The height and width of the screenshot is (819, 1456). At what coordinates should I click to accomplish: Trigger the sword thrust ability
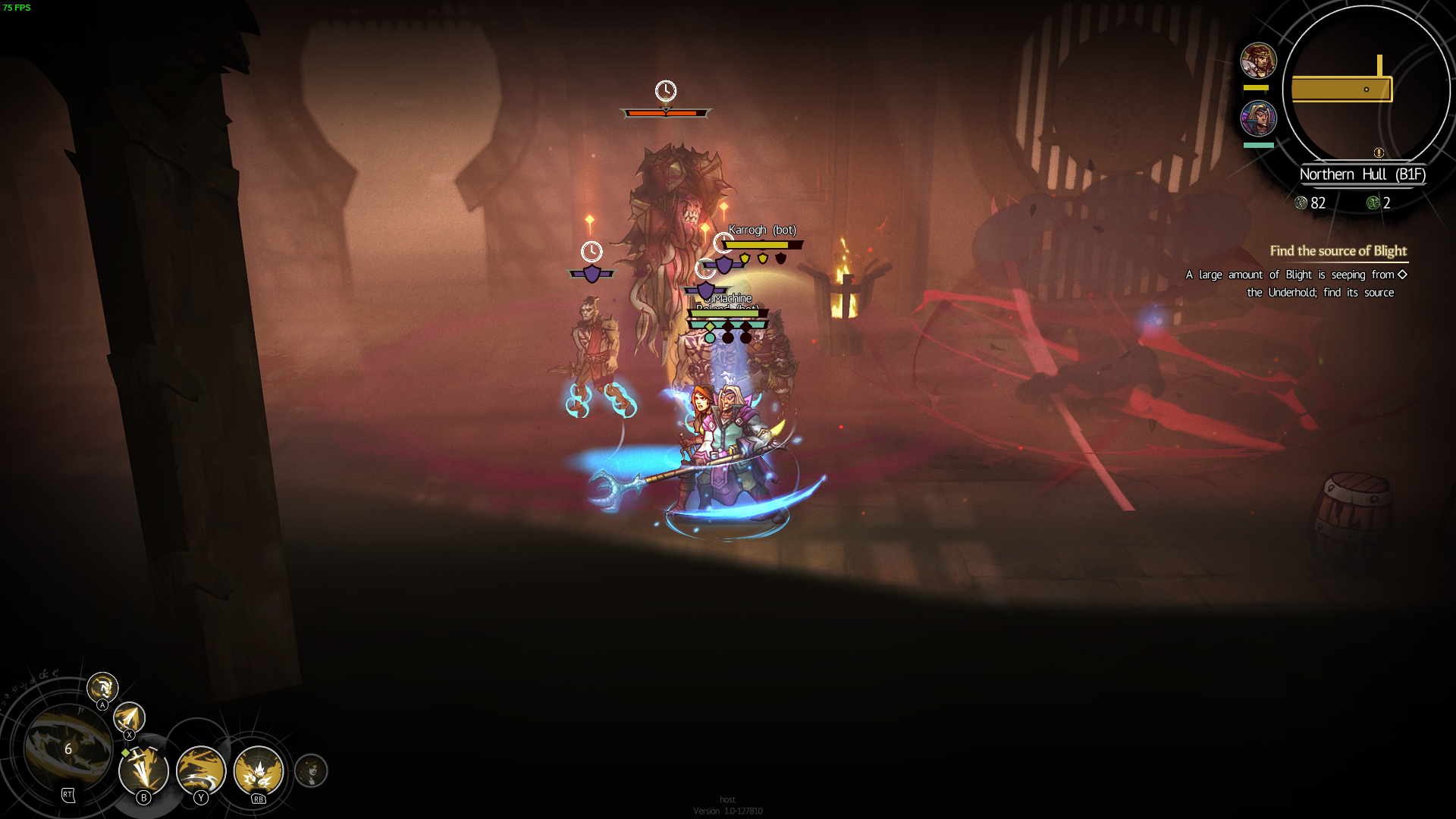[x=129, y=717]
